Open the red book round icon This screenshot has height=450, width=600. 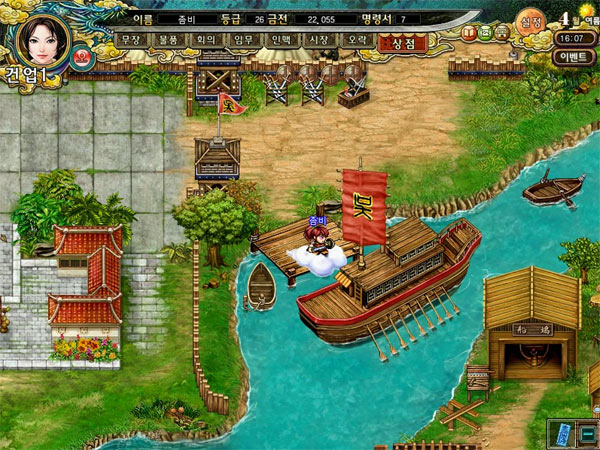[x=470, y=32]
